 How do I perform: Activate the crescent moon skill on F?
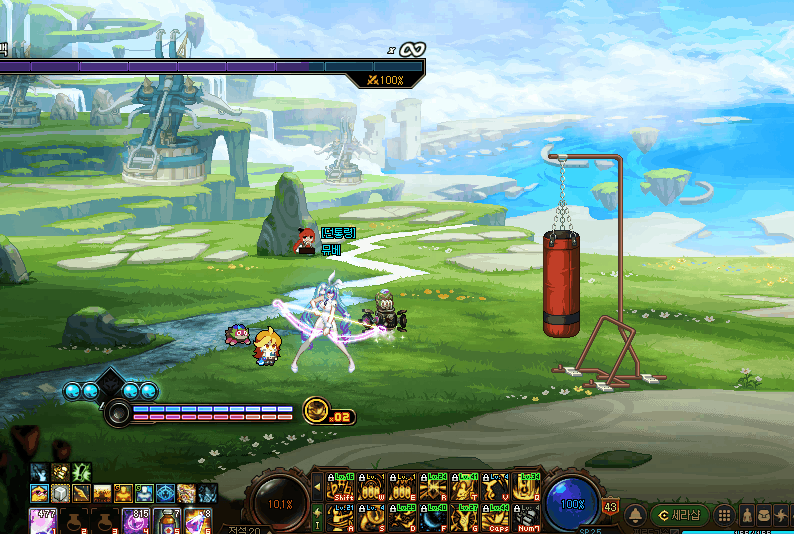tap(433, 517)
